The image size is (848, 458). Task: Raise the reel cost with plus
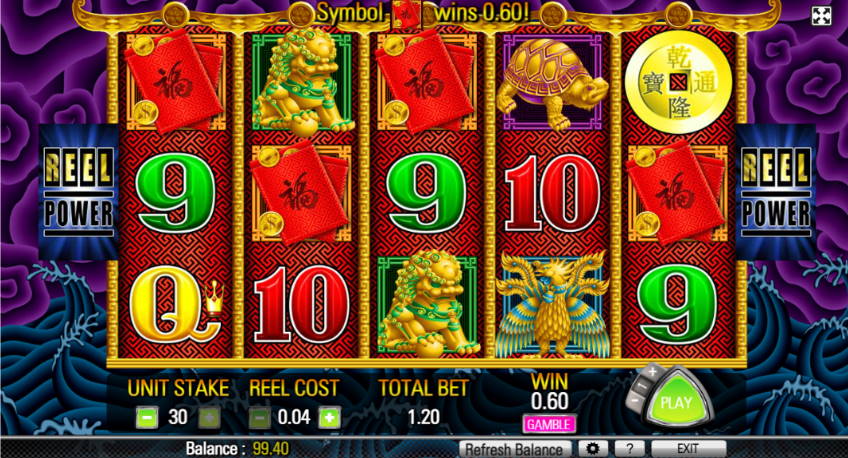(327, 418)
